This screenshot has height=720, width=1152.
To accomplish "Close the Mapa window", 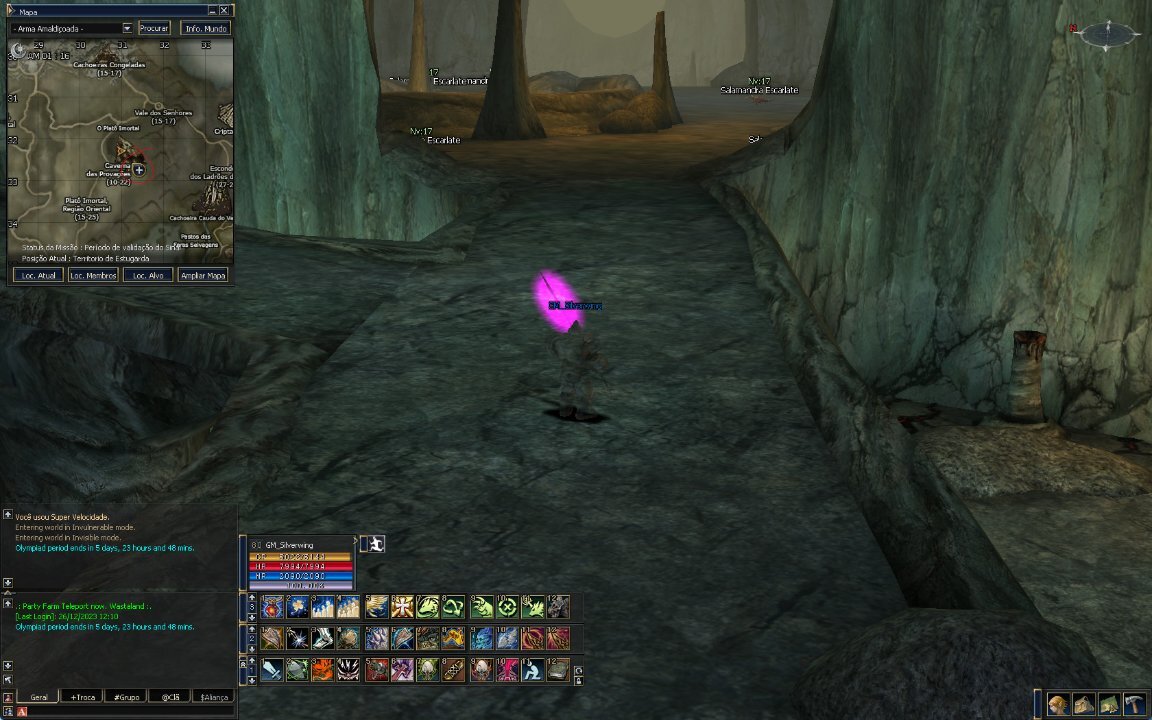I will (x=224, y=10).
